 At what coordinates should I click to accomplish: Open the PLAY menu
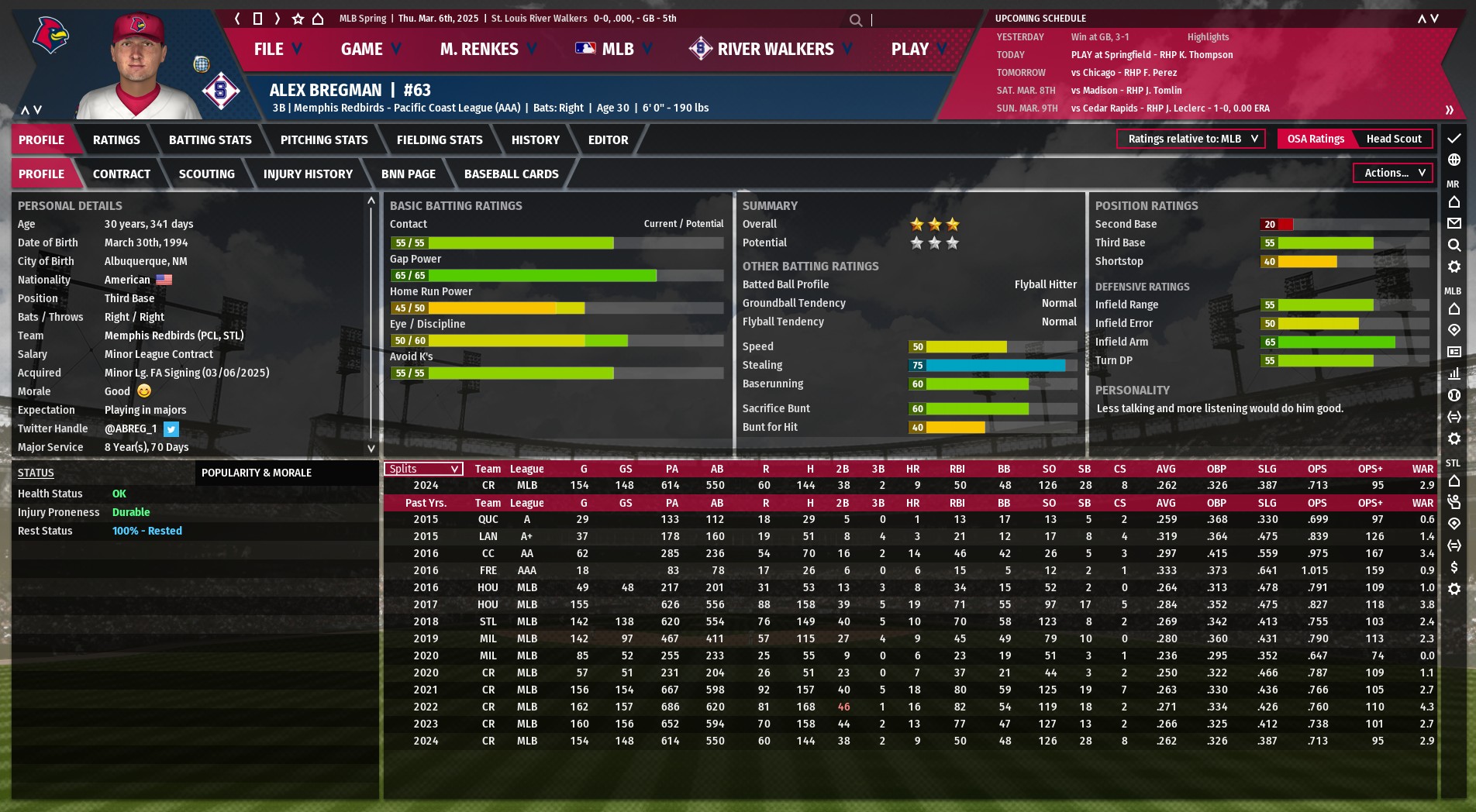(x=918, y=50)
